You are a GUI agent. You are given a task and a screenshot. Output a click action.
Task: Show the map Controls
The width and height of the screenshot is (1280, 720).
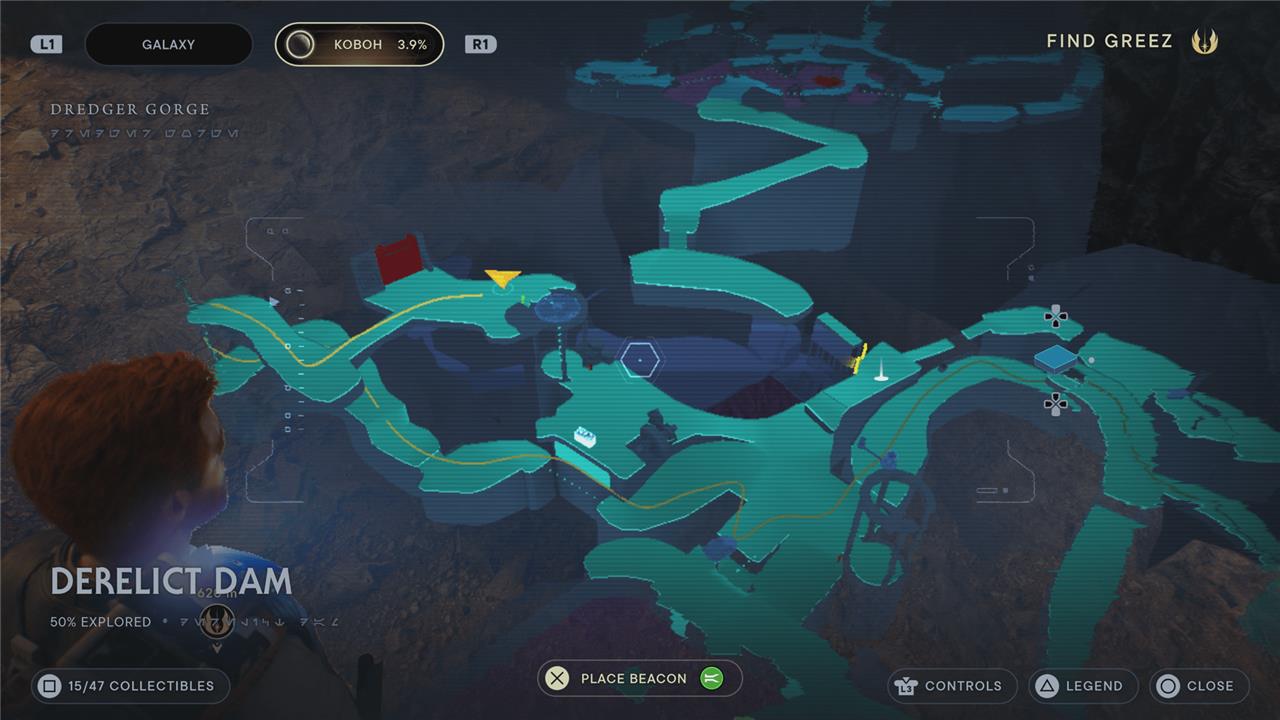tap(952, 686)
